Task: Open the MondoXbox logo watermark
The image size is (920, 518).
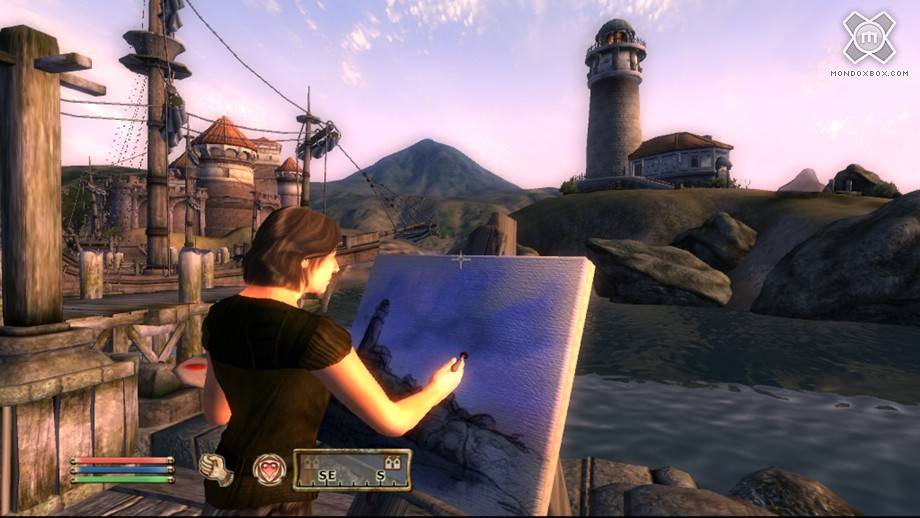Action: pyautogui.click(x=868, y=38)
